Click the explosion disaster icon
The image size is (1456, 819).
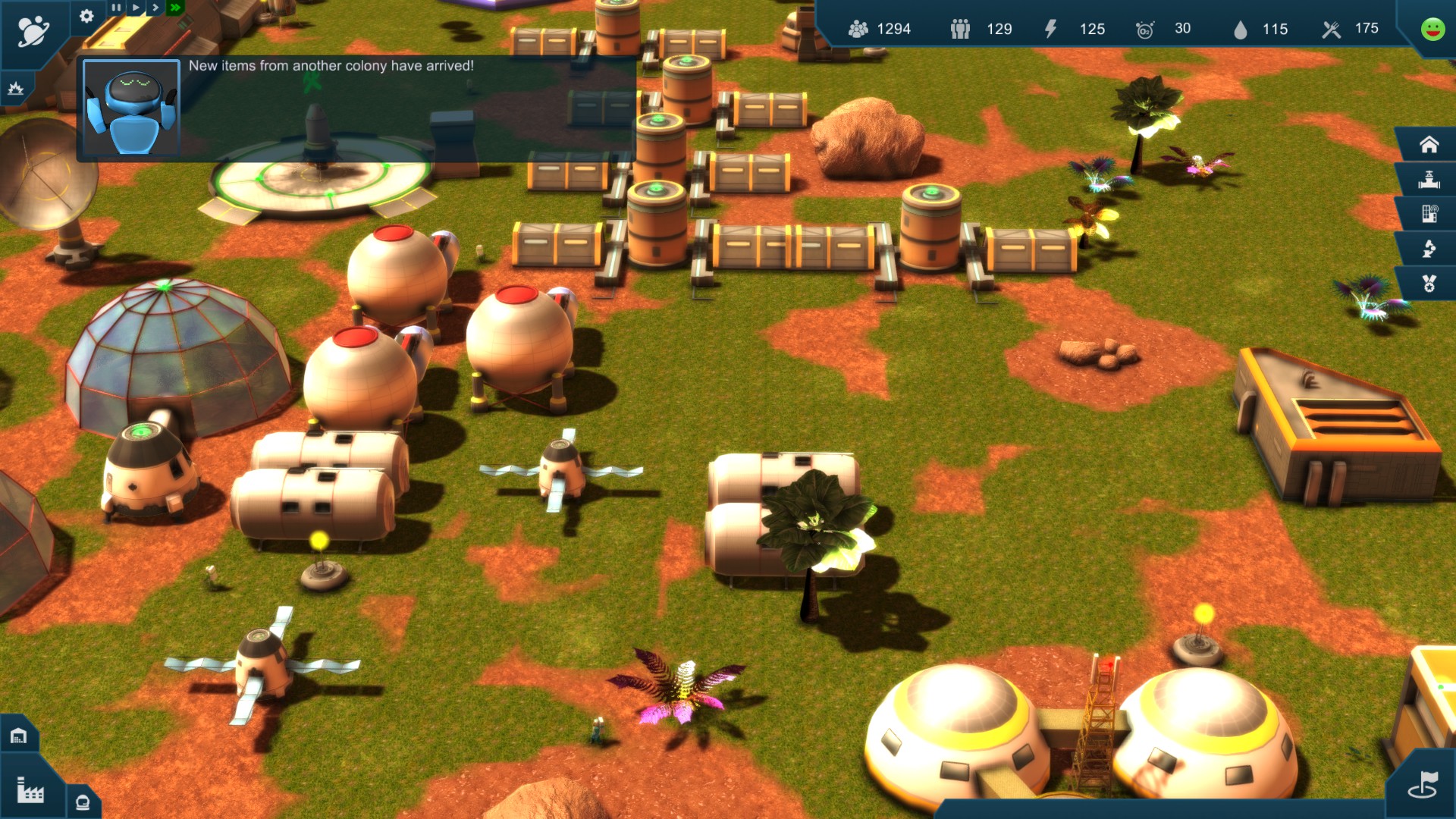tap(16, 89)
